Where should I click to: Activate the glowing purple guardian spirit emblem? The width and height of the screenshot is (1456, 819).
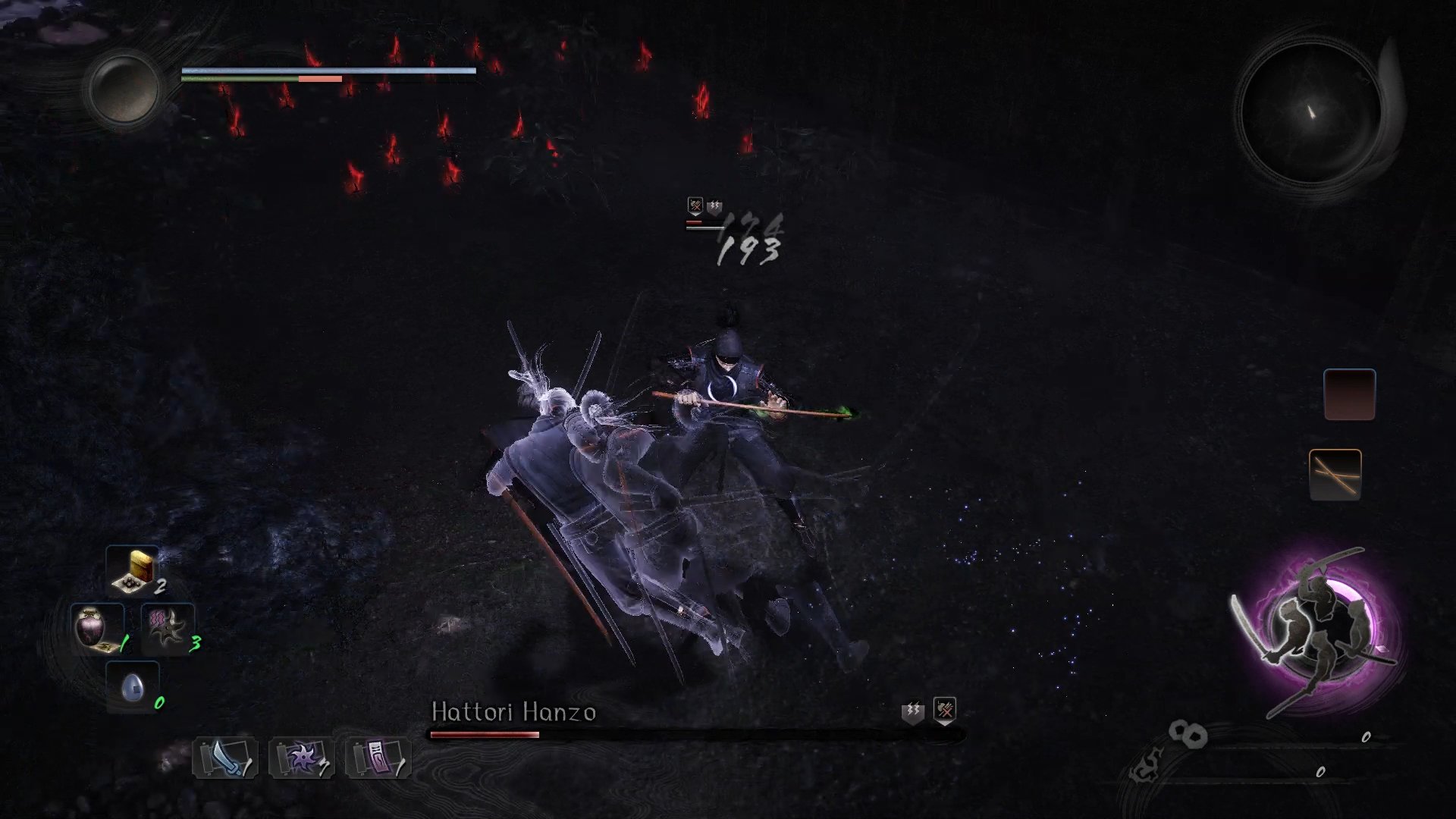[x=1316, y=629]
